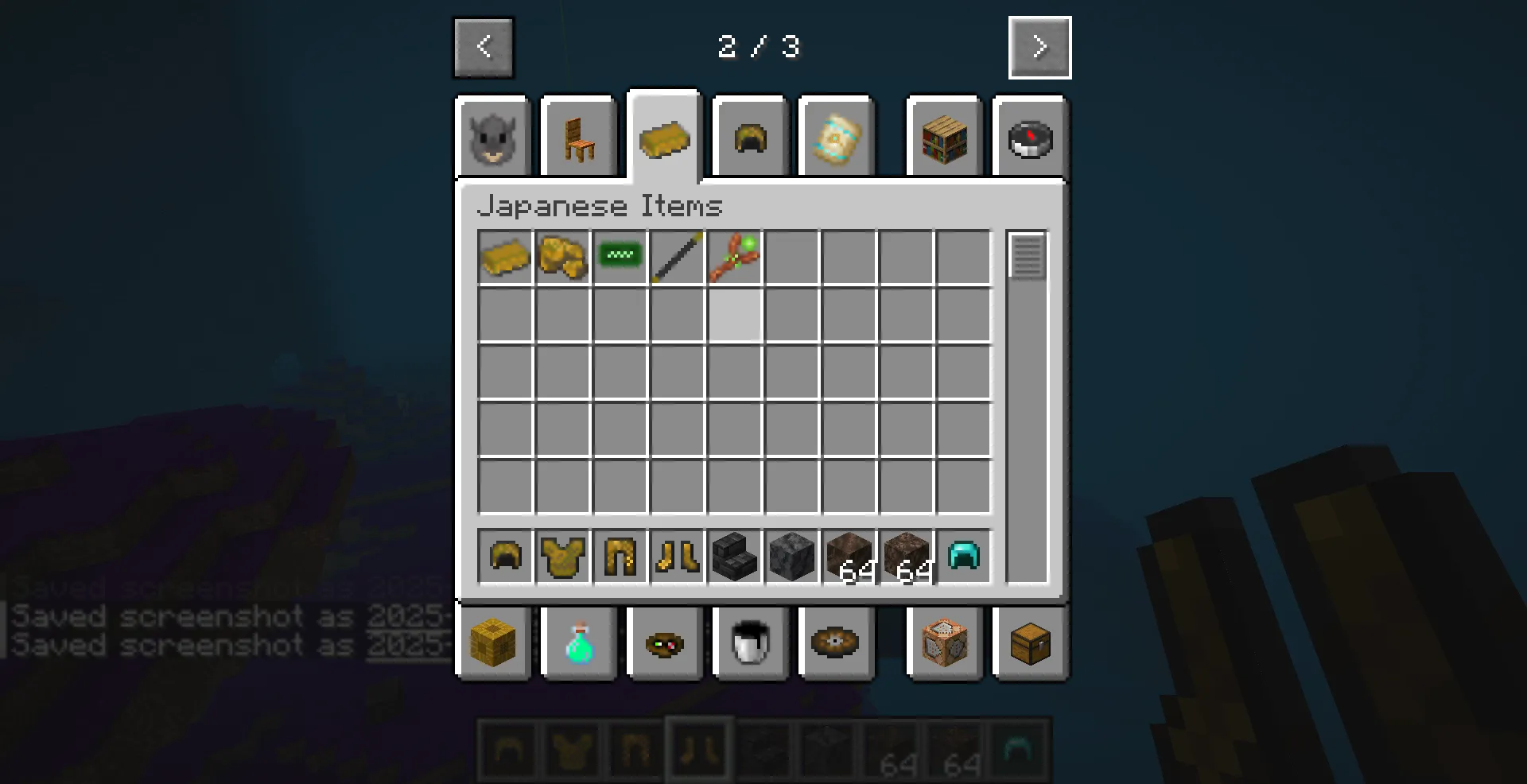This screenshot has width=1527, height=784.
Task: Click the inventory scrollbar handle
Action: click(1028, 256)
